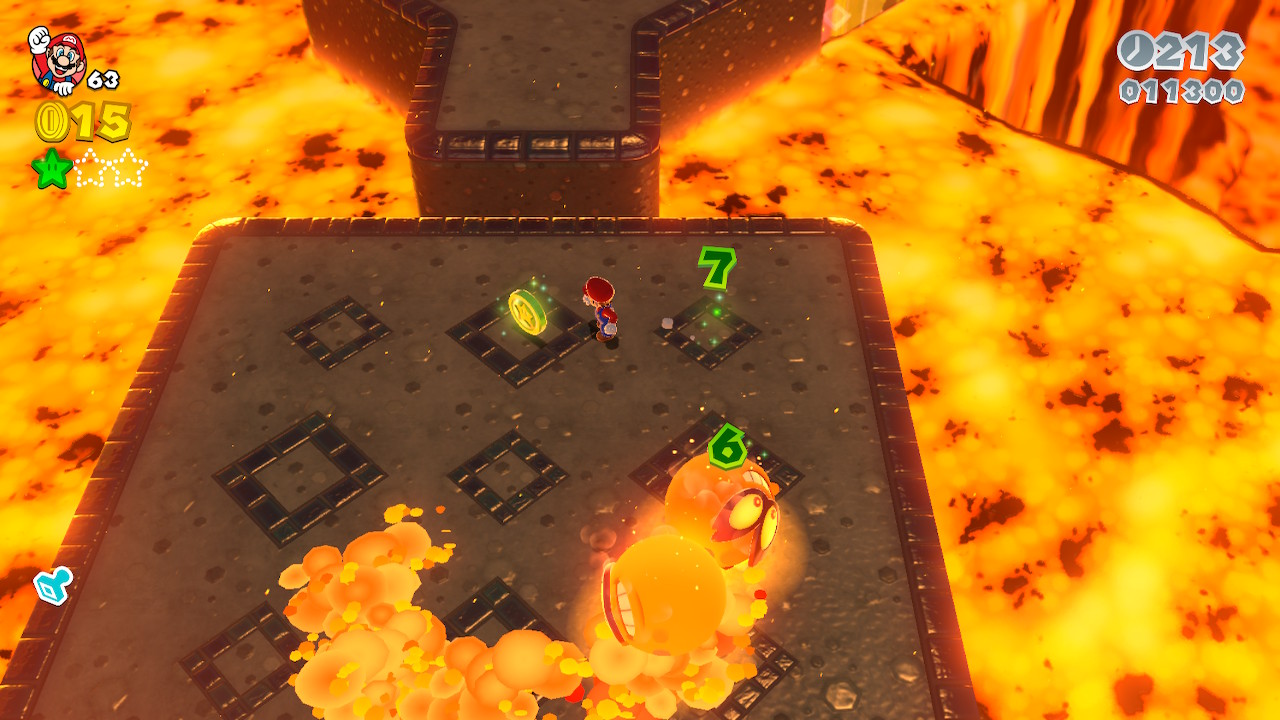The width and height of the screenshot is (1280, 720).
Task: Click the gold coin counter icon
Action: (51, 122)
